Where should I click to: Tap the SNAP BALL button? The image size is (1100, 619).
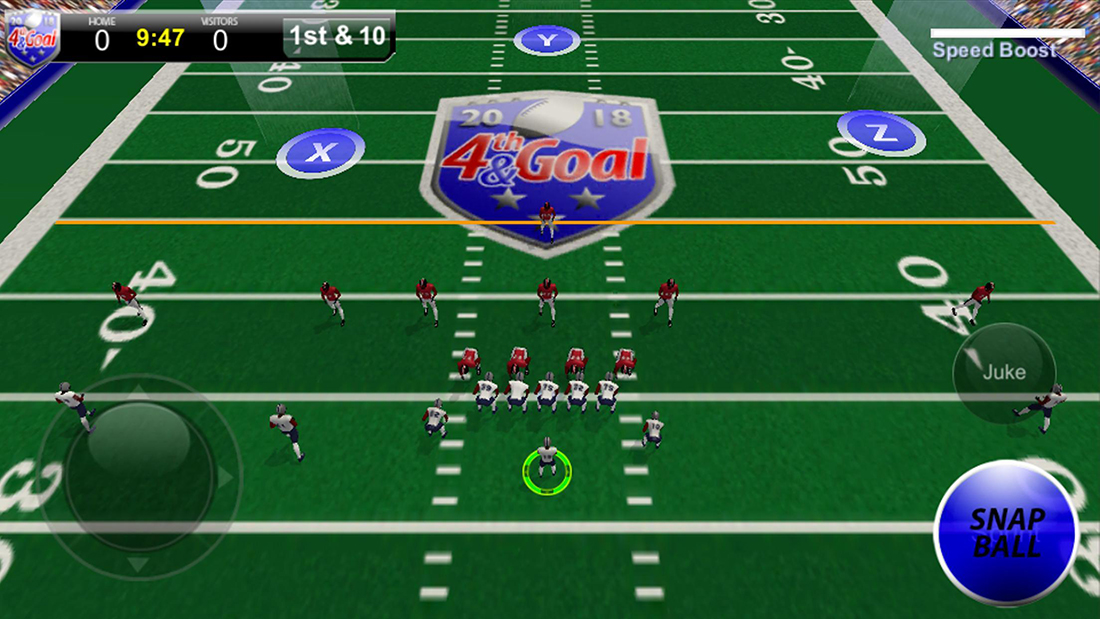pyautogui.click(x=1005, y=532)
